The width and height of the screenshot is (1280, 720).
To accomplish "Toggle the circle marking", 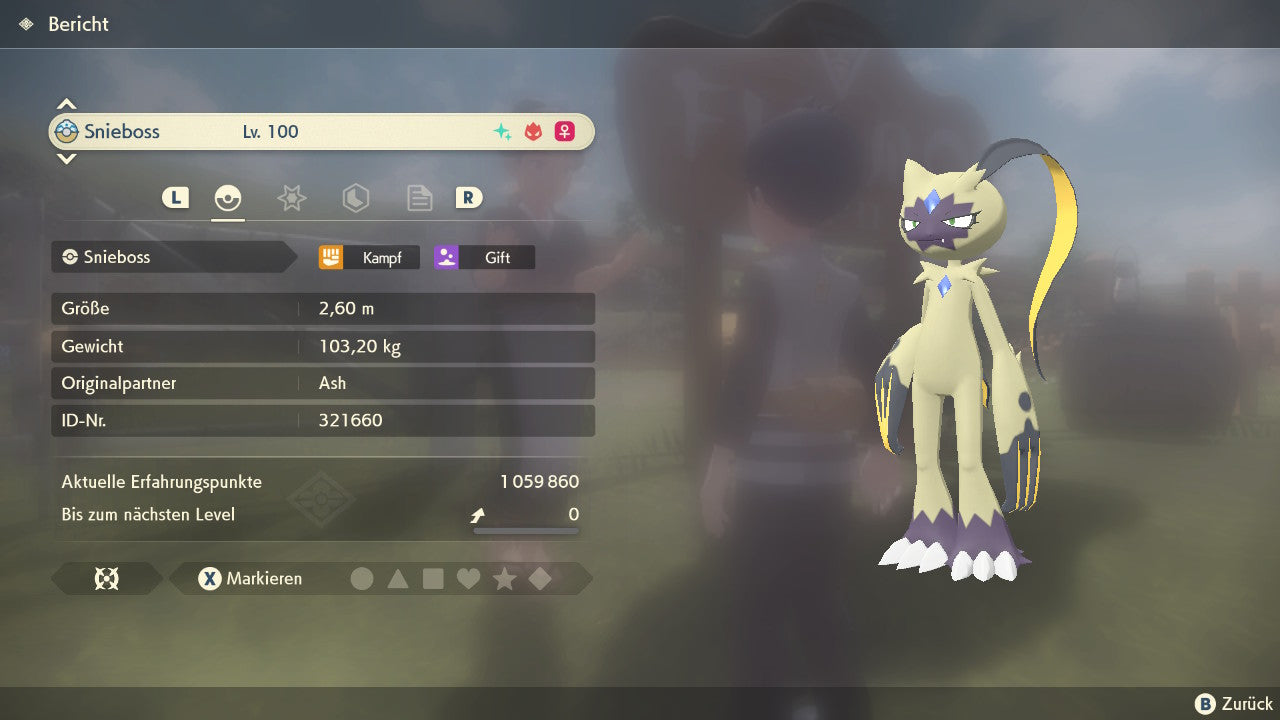I will point(362,578).
